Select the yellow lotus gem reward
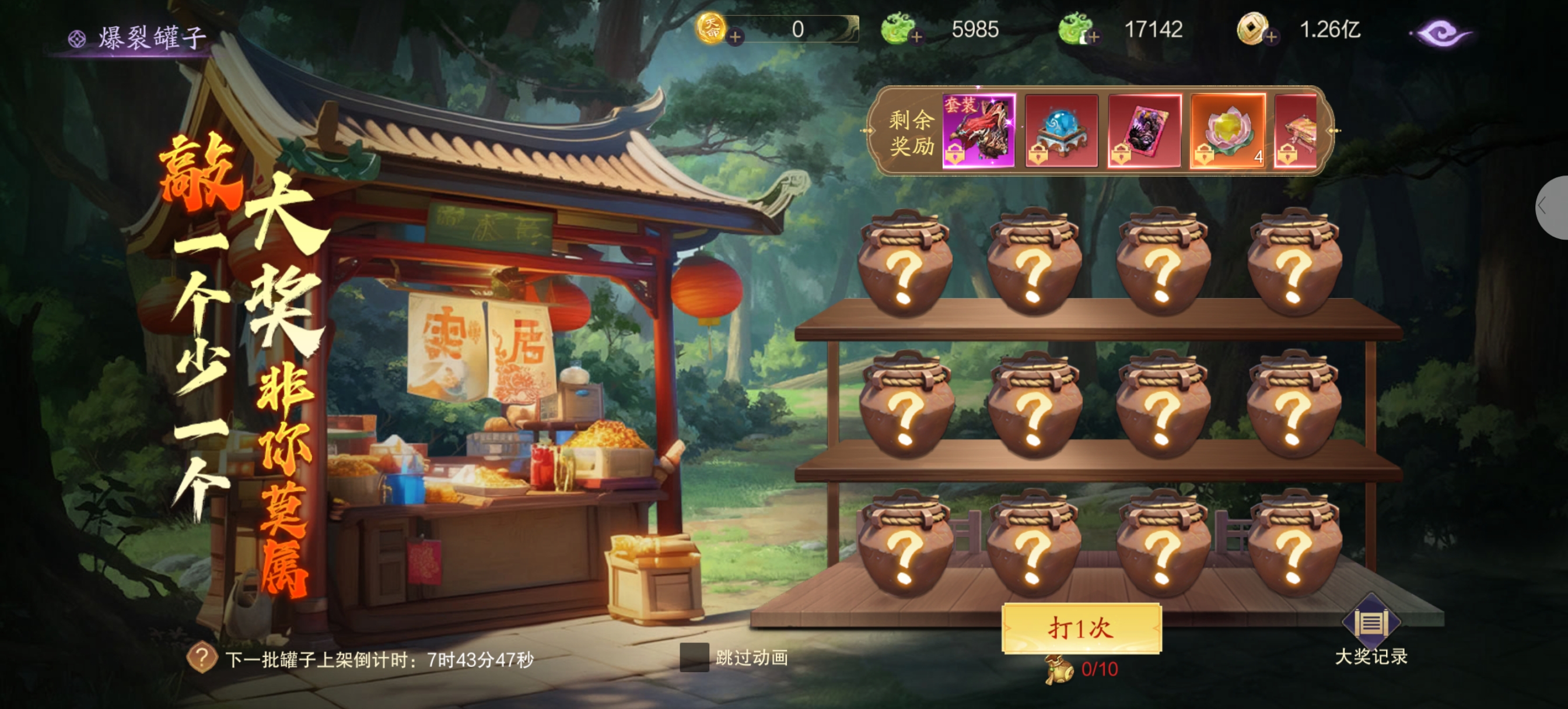The image size is (1568, 709). click(x=1227, y=130)
